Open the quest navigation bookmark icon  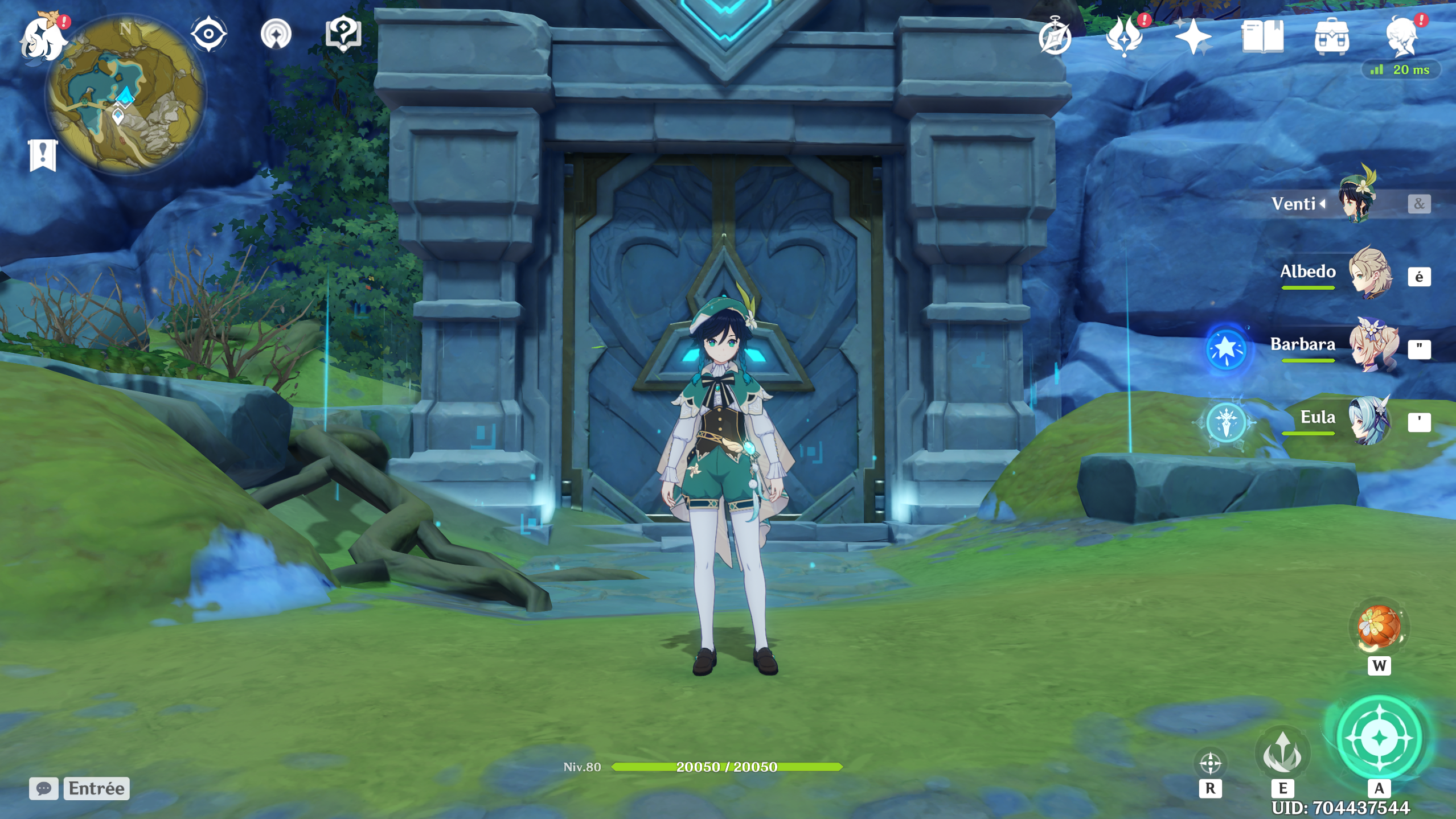276,34
